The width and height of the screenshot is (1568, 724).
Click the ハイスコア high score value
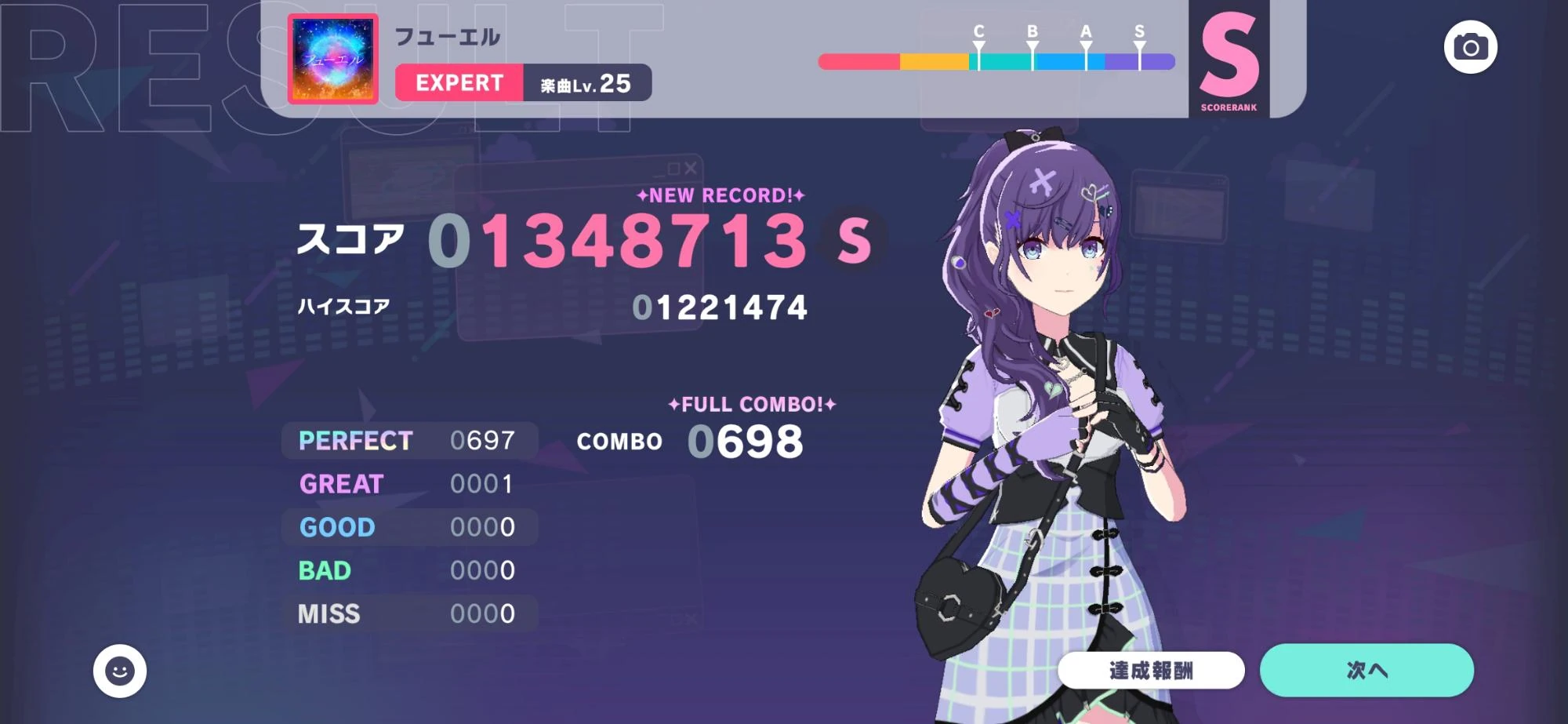click(720, 308)
